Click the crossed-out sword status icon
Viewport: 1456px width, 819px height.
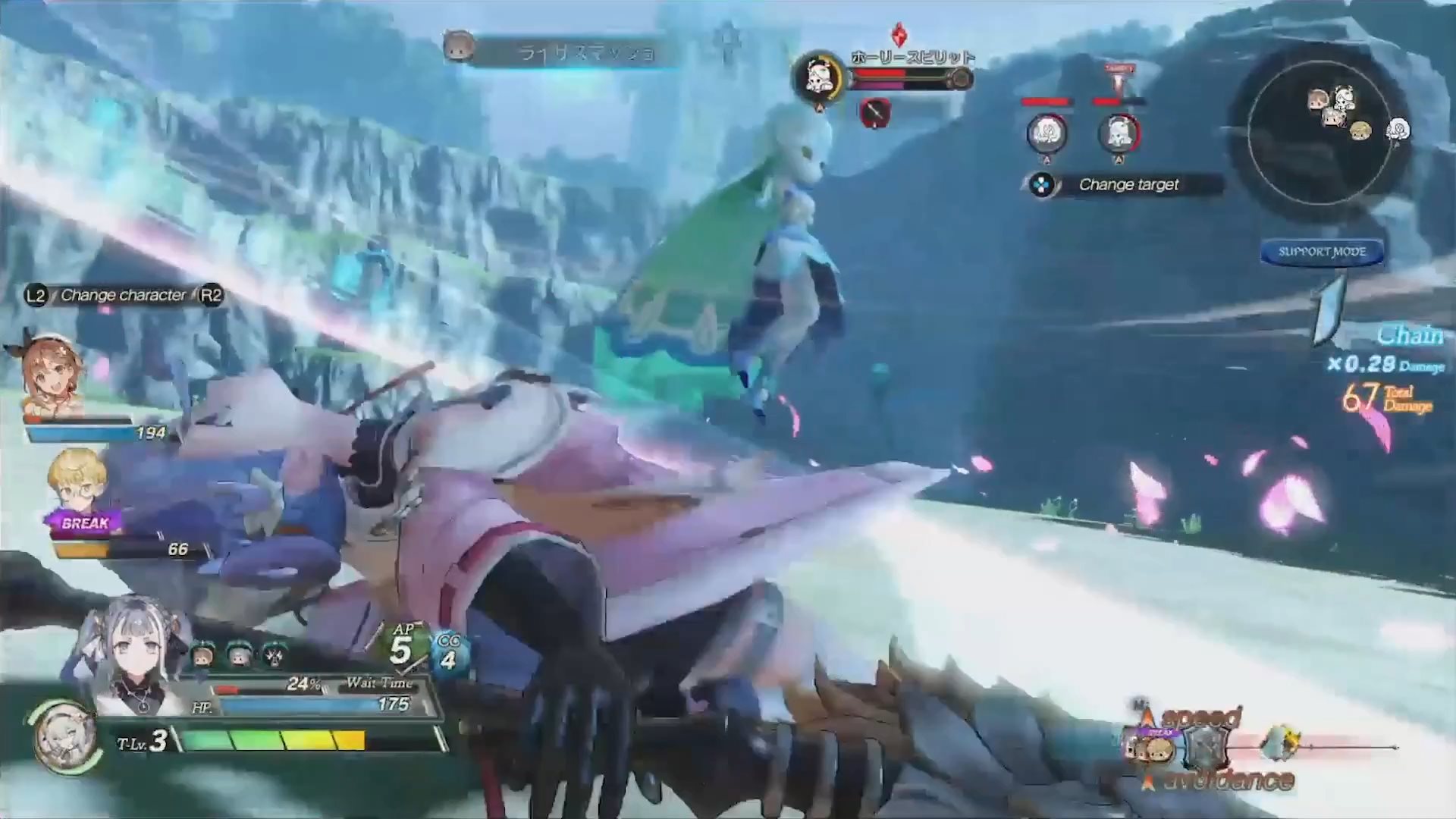pyautogui.click(x=874, y=113)
